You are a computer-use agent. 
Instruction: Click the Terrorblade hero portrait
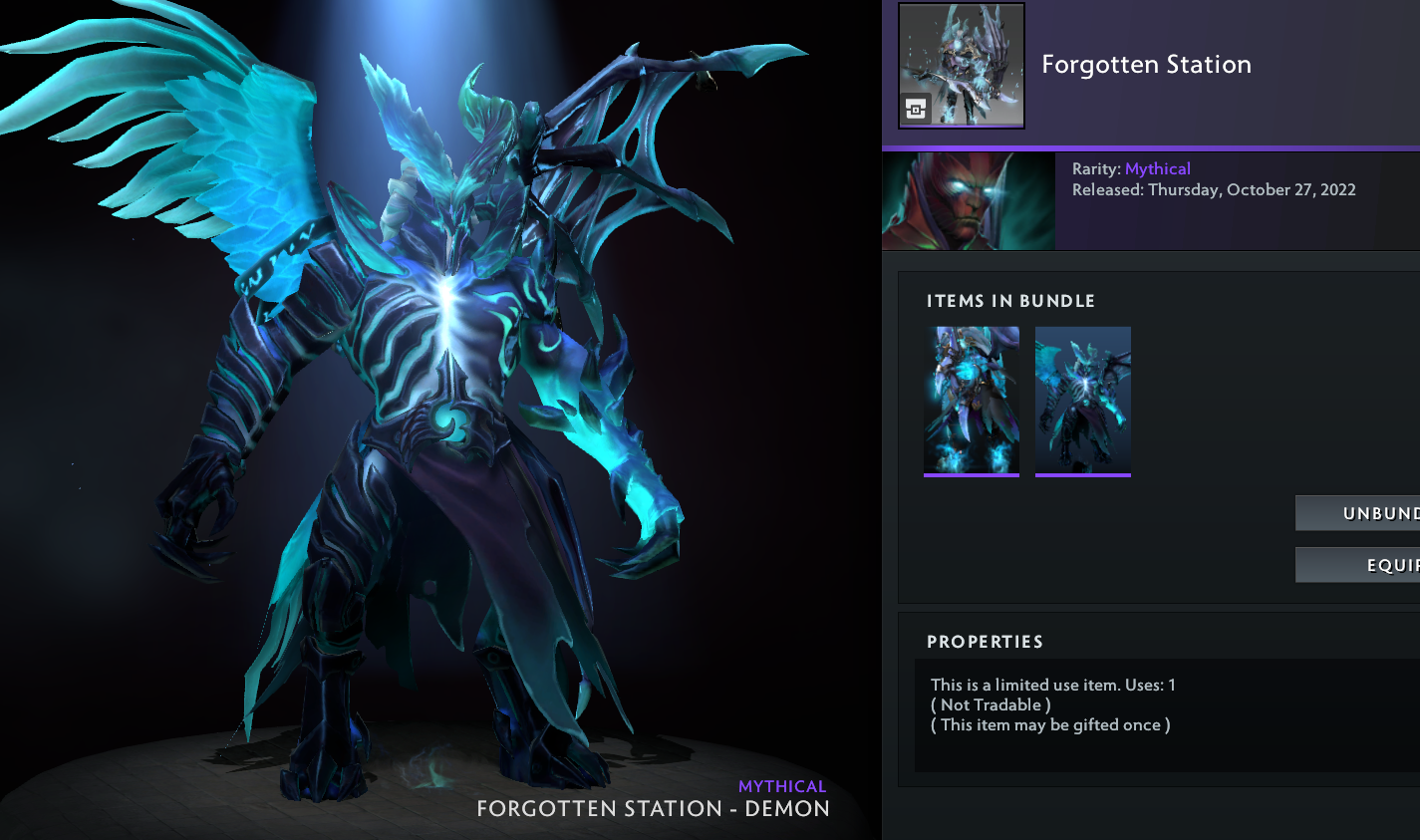[968, 200]
